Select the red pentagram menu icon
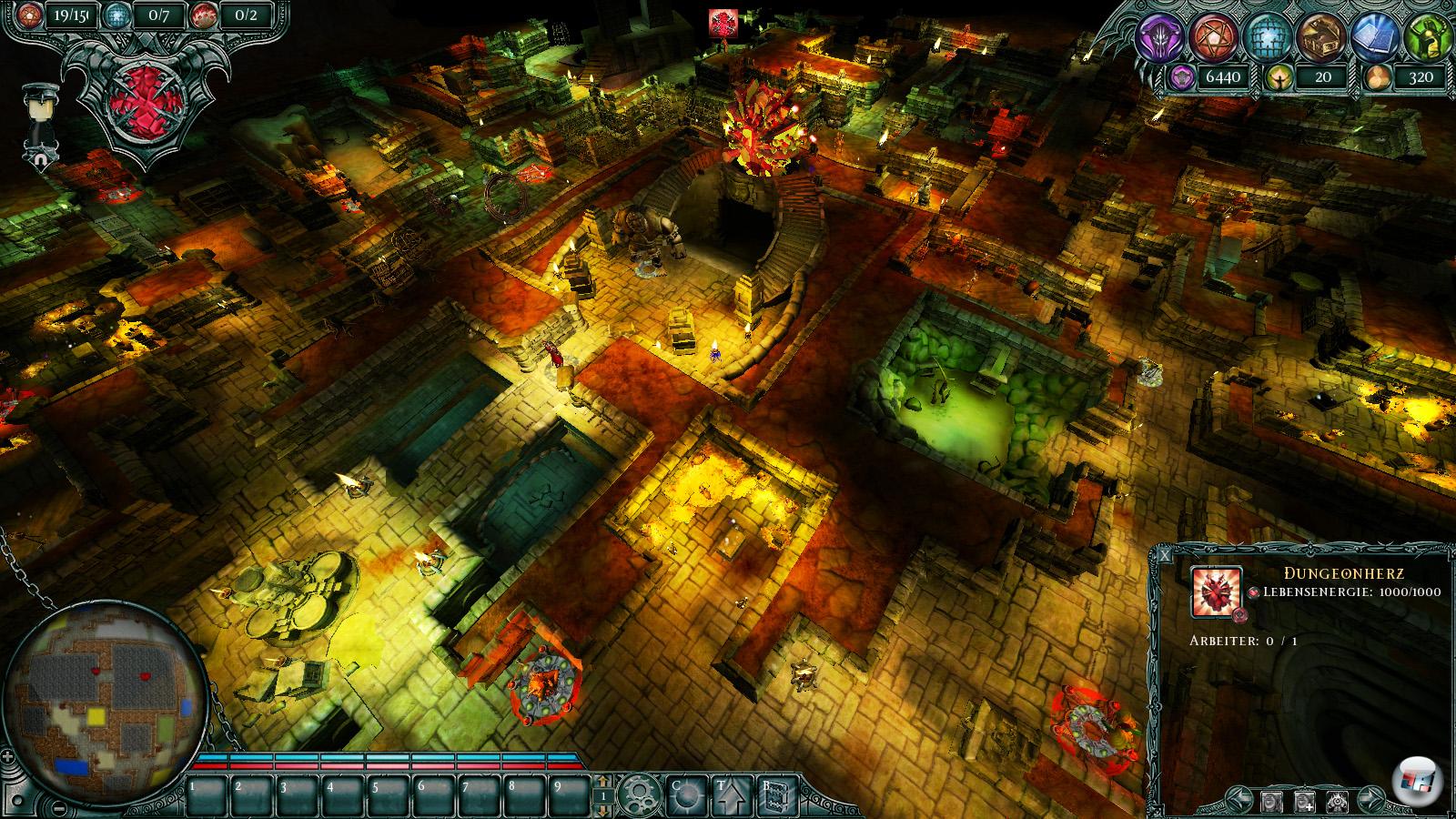The height and width of the screenshot is (819, 1456). click(x=1213, y=36)
